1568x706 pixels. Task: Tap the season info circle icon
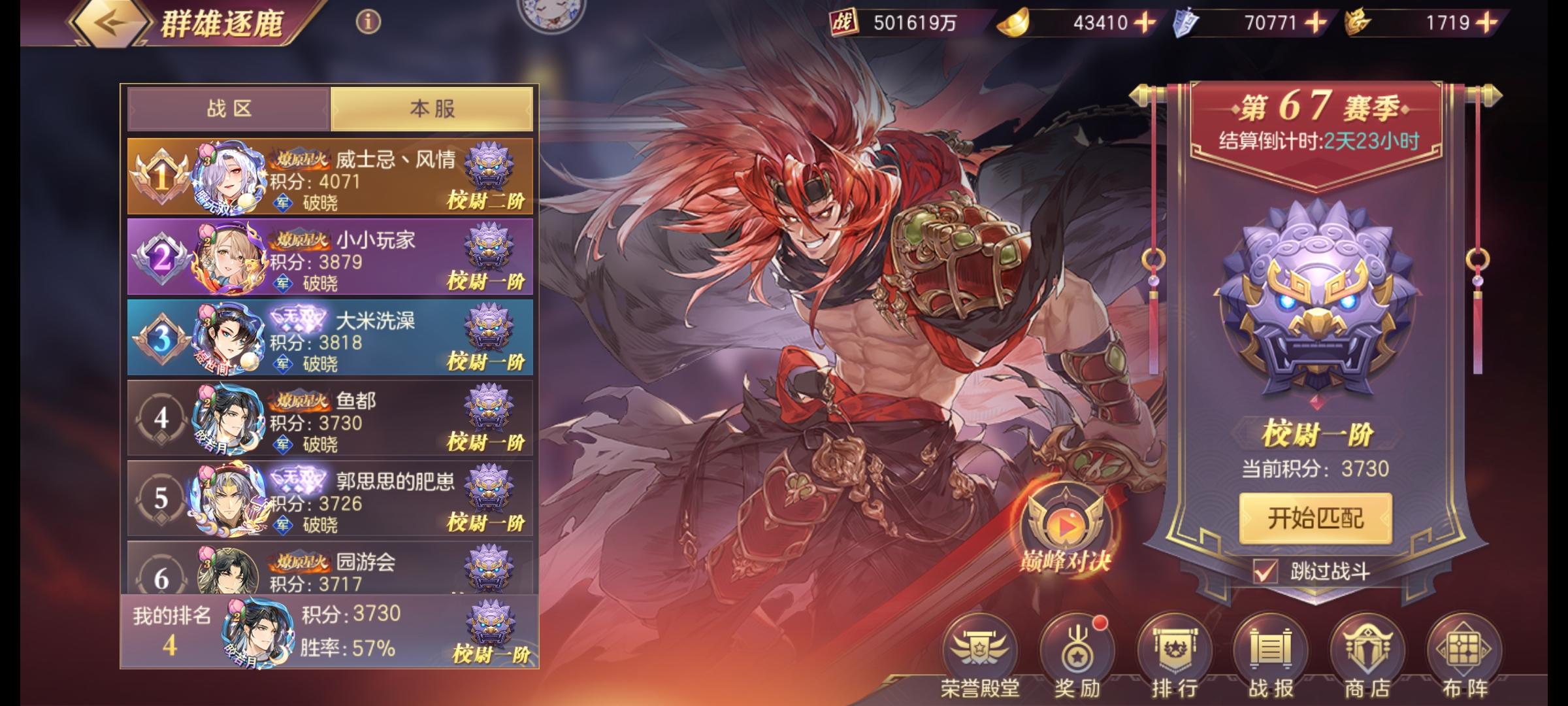[368, 21]
